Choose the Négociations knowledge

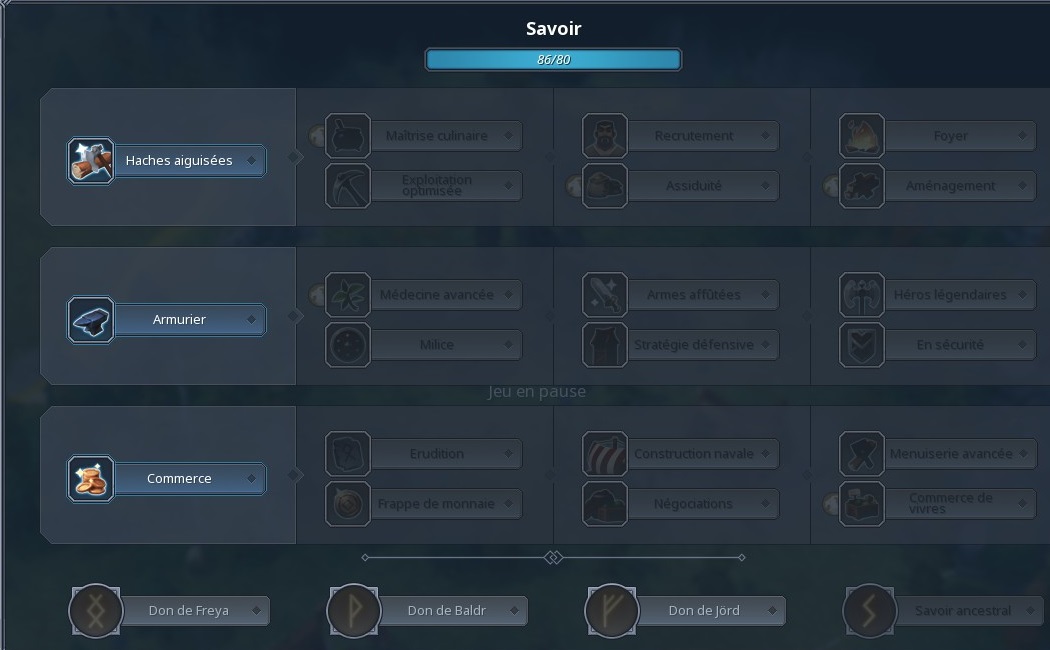(x=692, y=504)
